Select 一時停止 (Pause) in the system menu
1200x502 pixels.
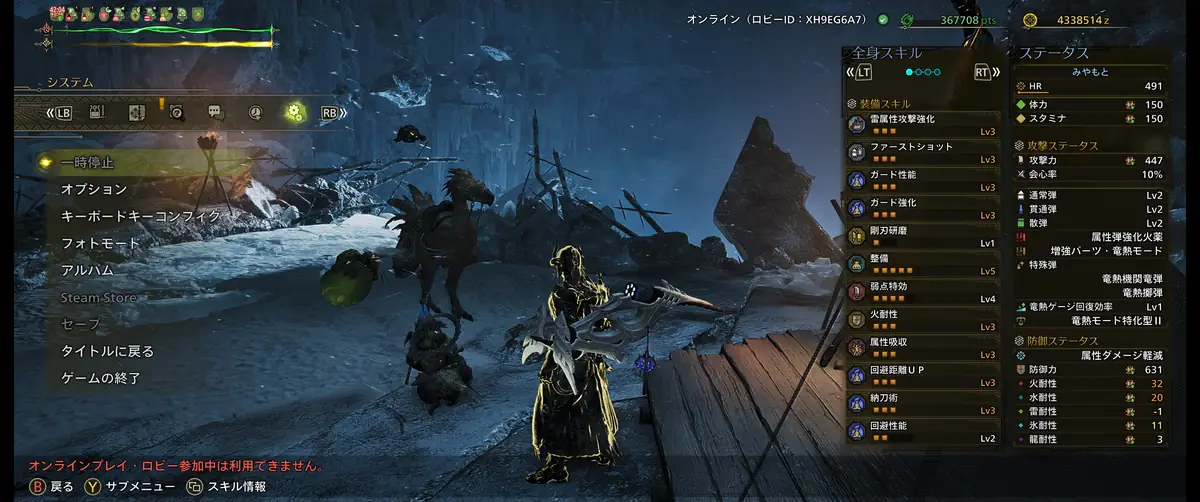(x=88, y=162)
